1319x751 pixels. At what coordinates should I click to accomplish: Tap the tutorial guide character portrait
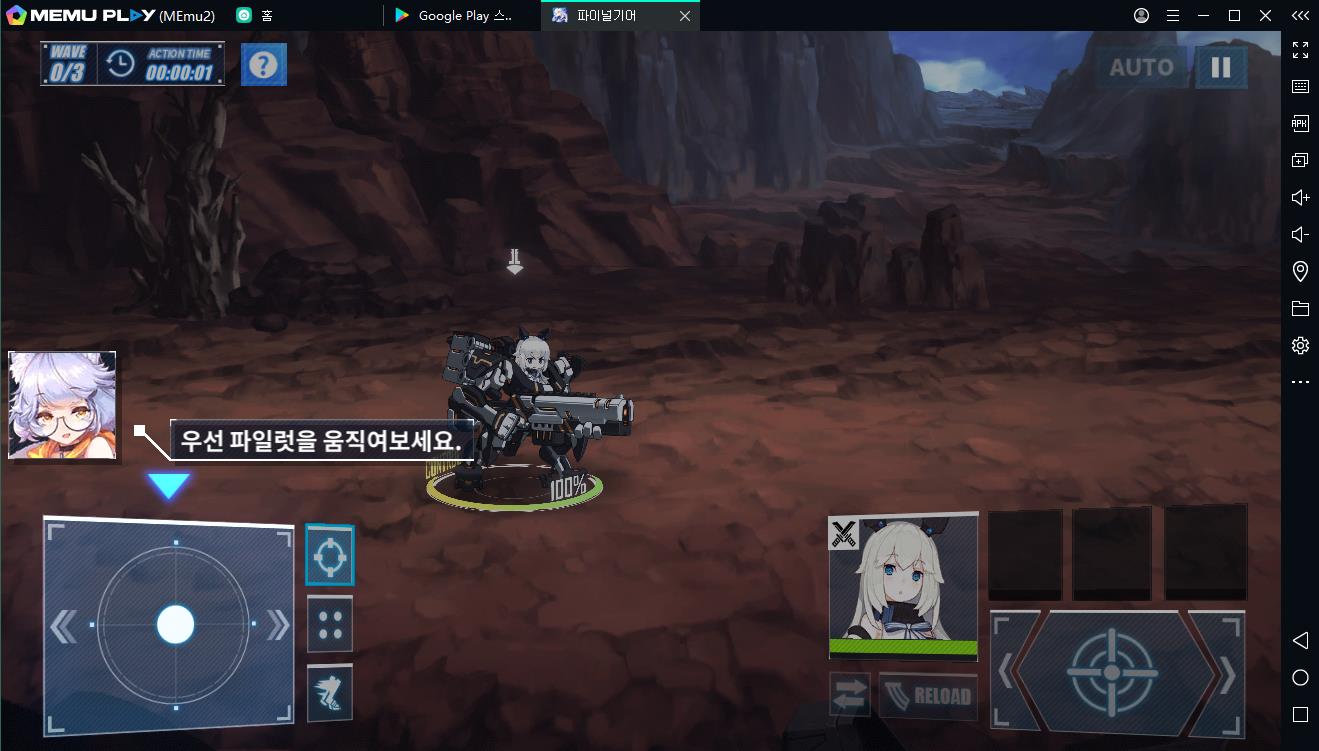coord(62,405)
